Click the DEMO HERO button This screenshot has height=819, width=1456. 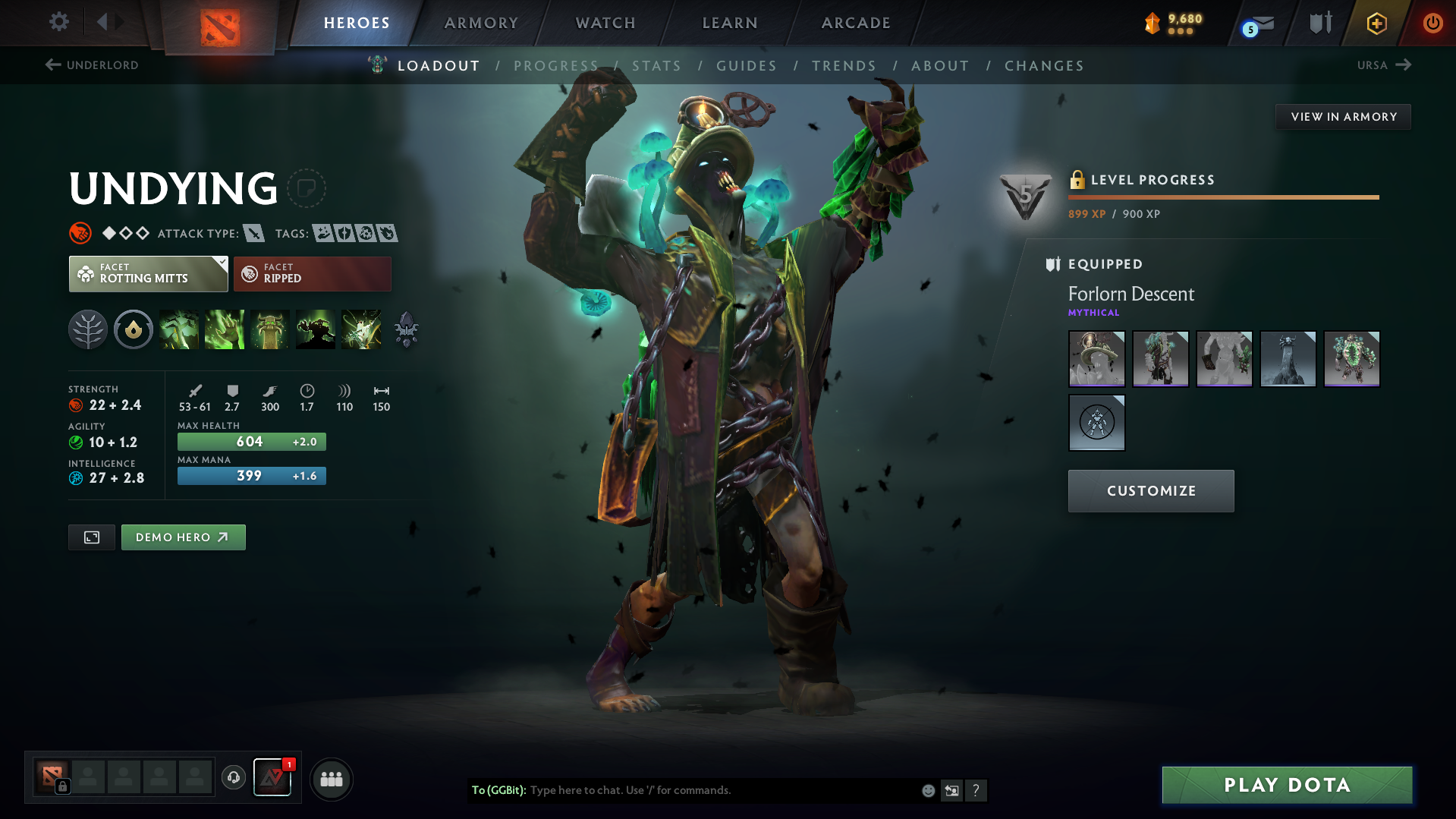tap(183, 537)
